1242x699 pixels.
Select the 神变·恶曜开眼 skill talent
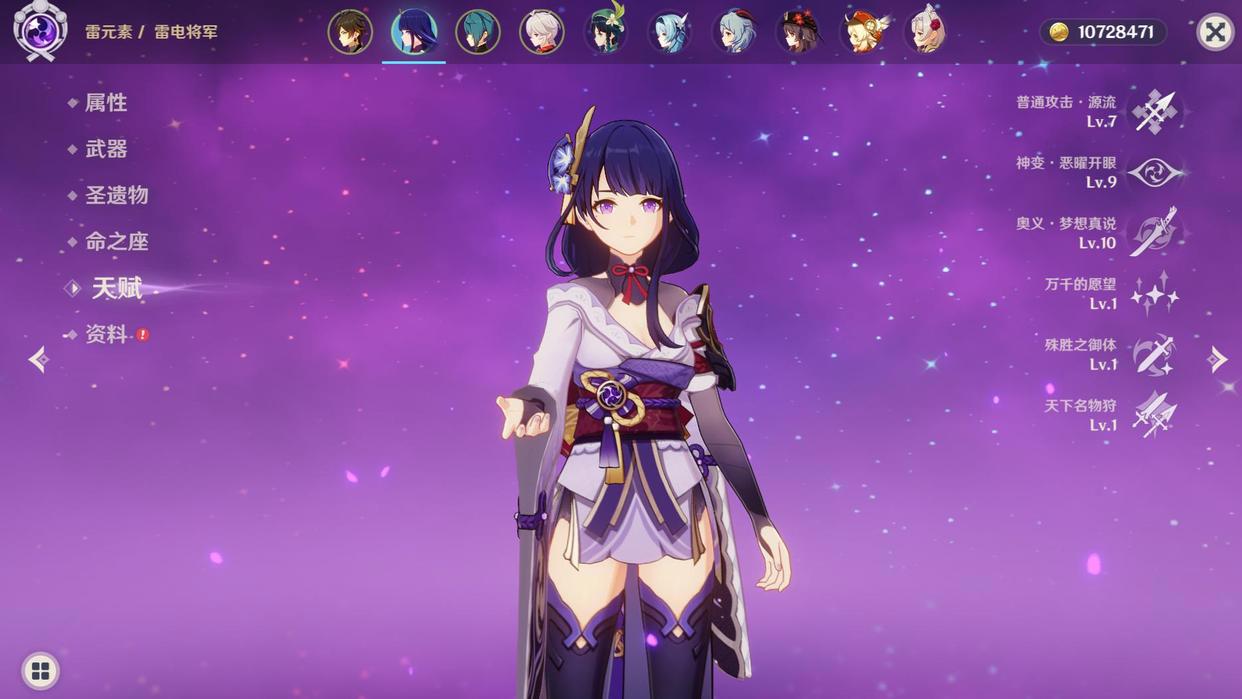pyautogui.click(x=1154, y=172)
